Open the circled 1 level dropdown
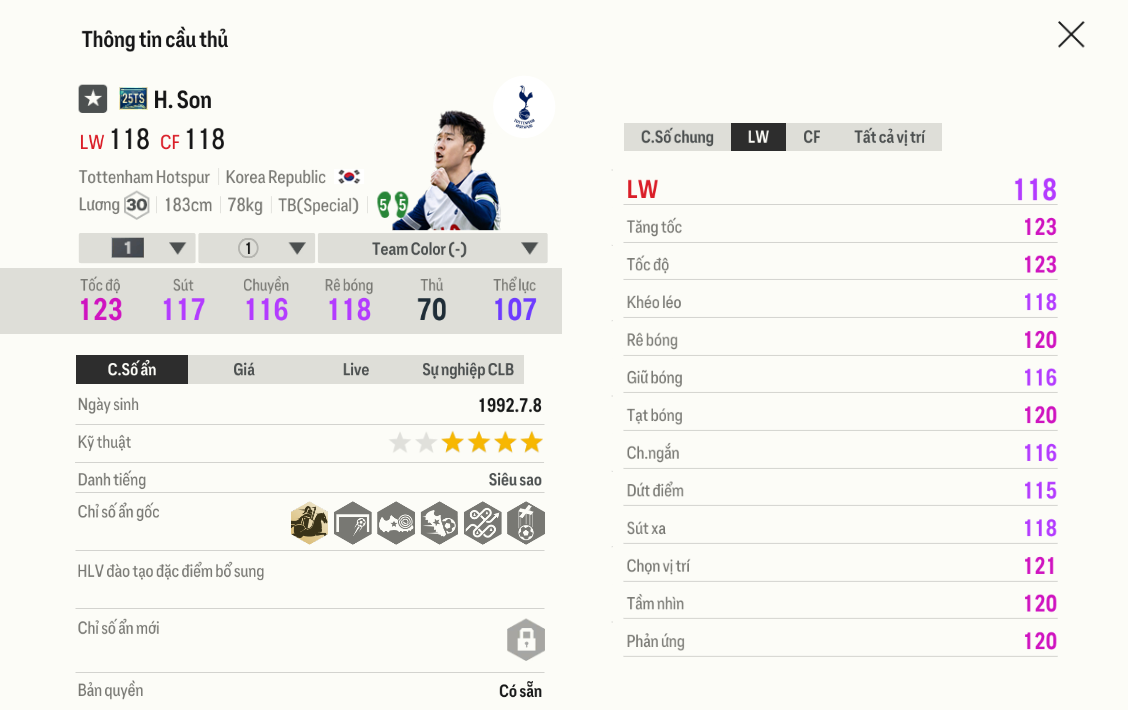This screenshot has width=1128, height=710. click(257, 249)
